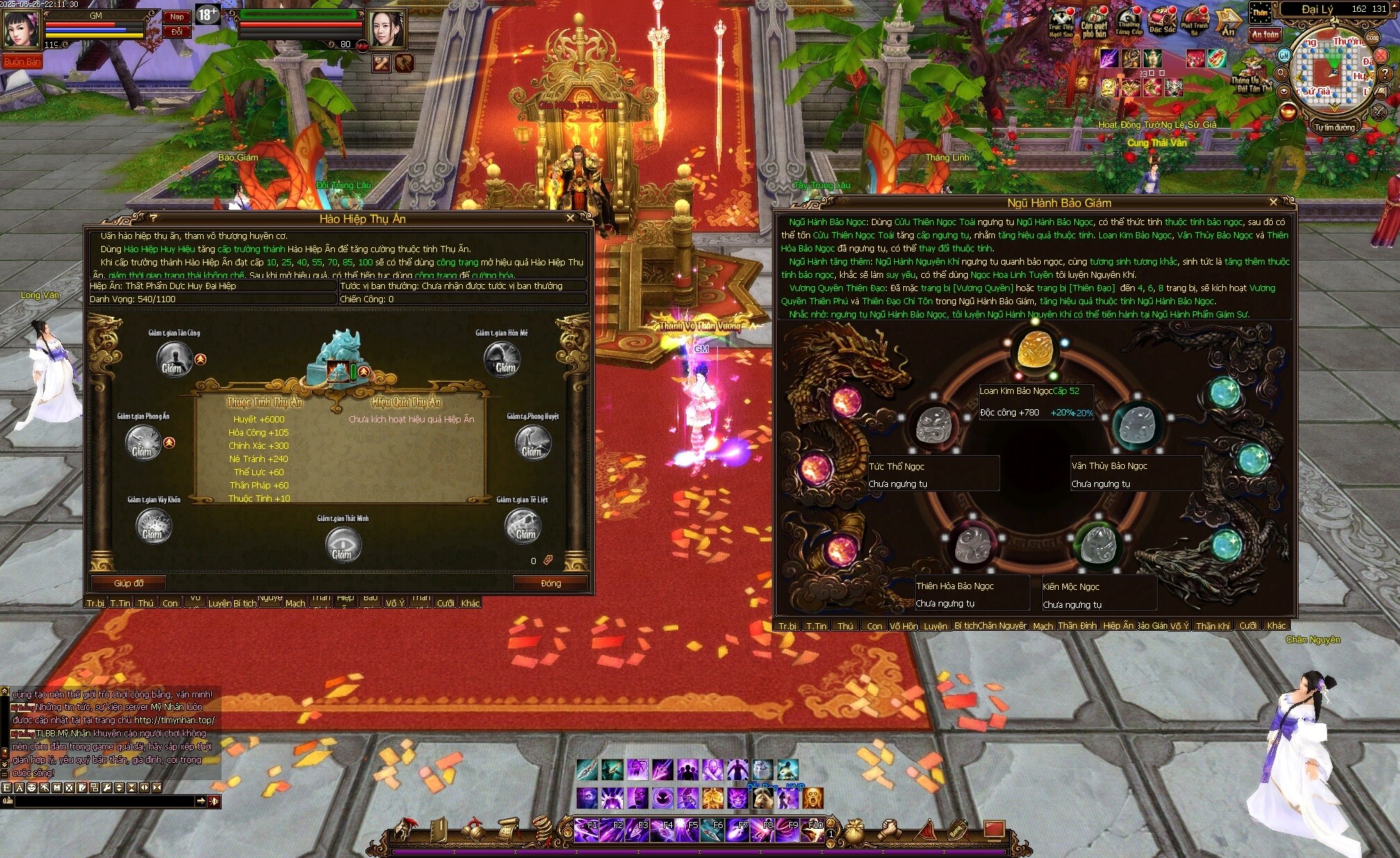Click the Giảm t.gian Hôn Mê icon
Screen dimensions: 1400x858
point(502,358)
